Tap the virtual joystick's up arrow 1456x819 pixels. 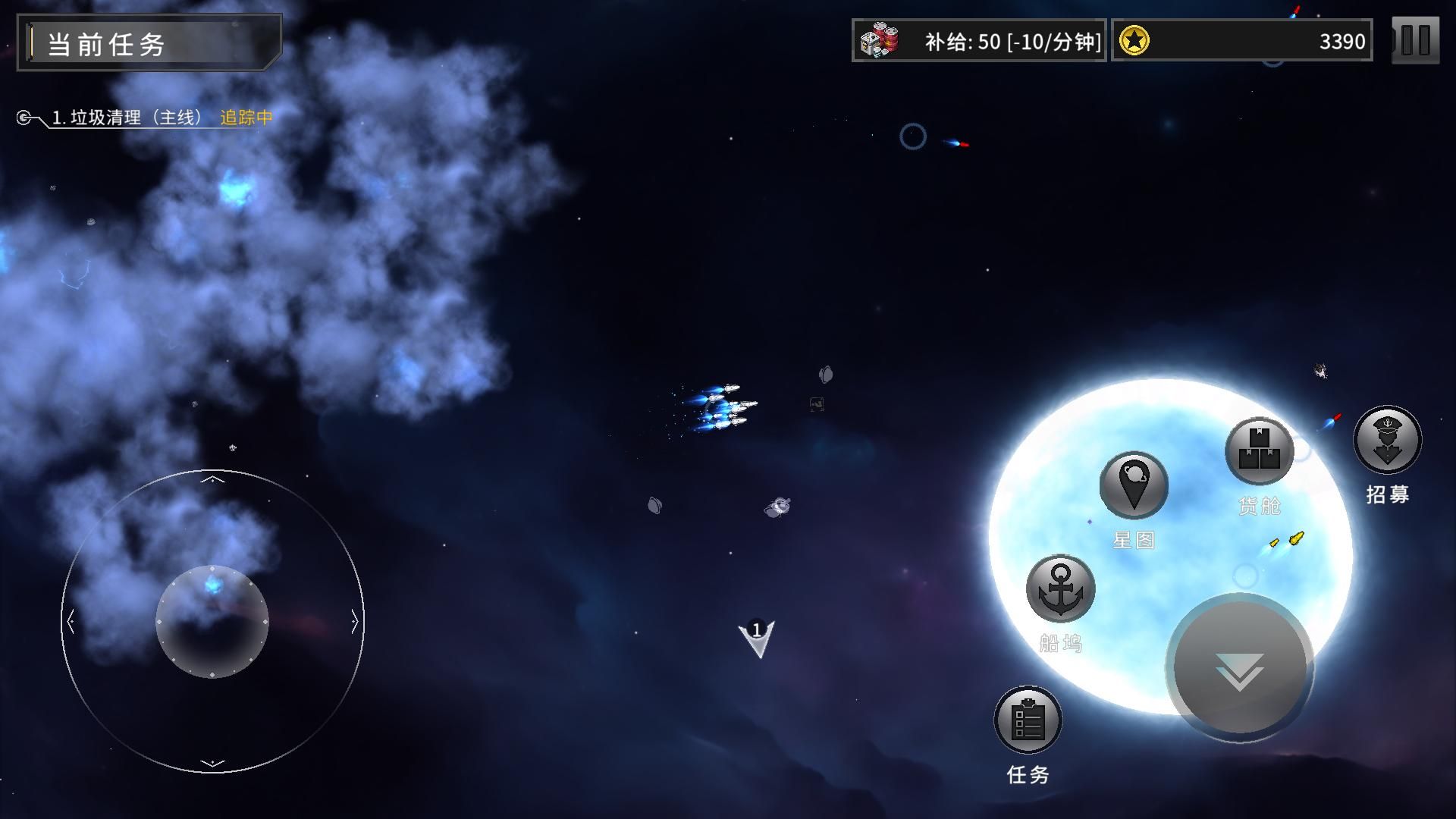coord(213,479)
